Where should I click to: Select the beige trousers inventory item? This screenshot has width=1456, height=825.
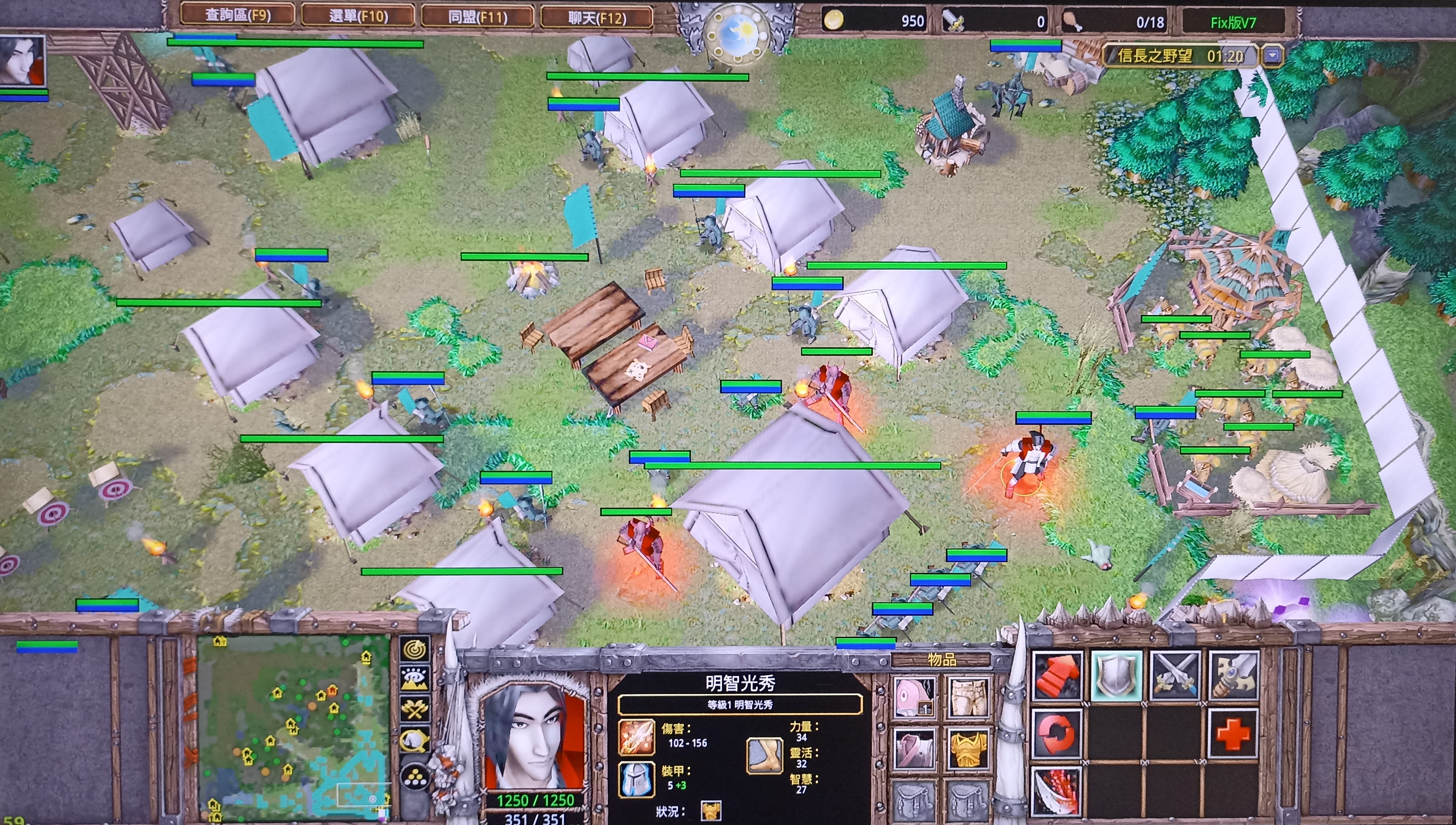tap(967, 697)
